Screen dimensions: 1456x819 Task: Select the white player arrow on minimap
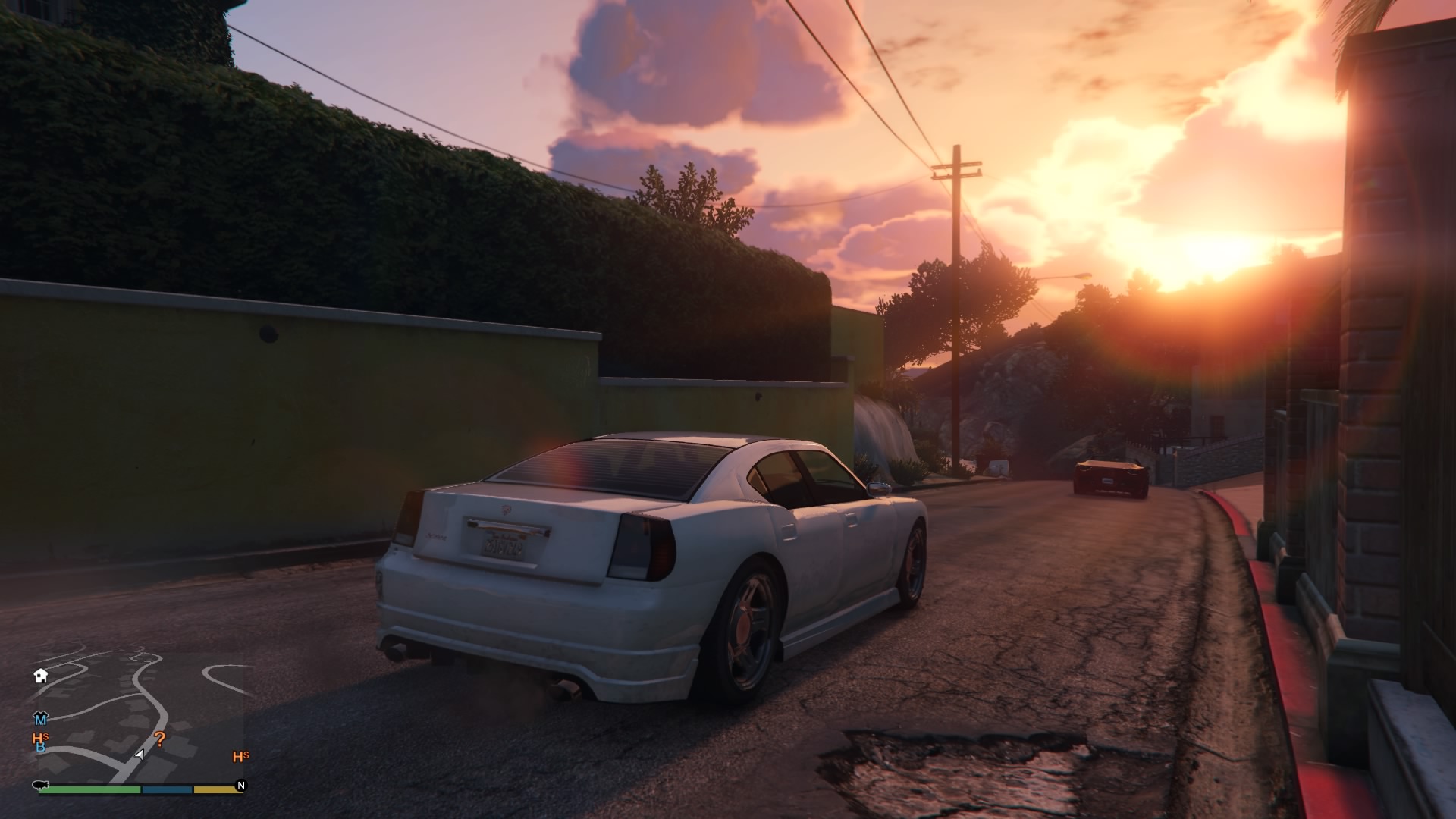(139, 755)
